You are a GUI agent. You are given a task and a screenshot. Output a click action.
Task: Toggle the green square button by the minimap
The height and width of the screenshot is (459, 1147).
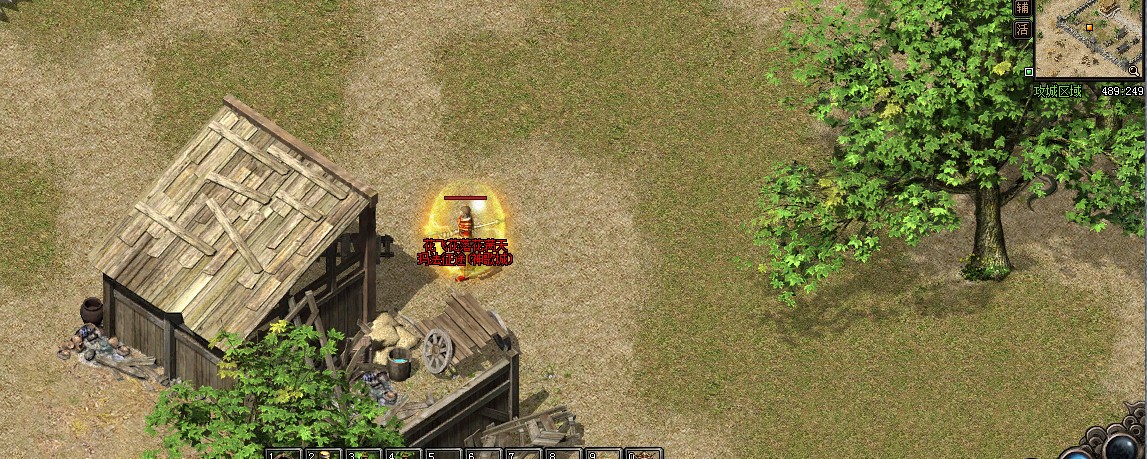click(1029, 72)
